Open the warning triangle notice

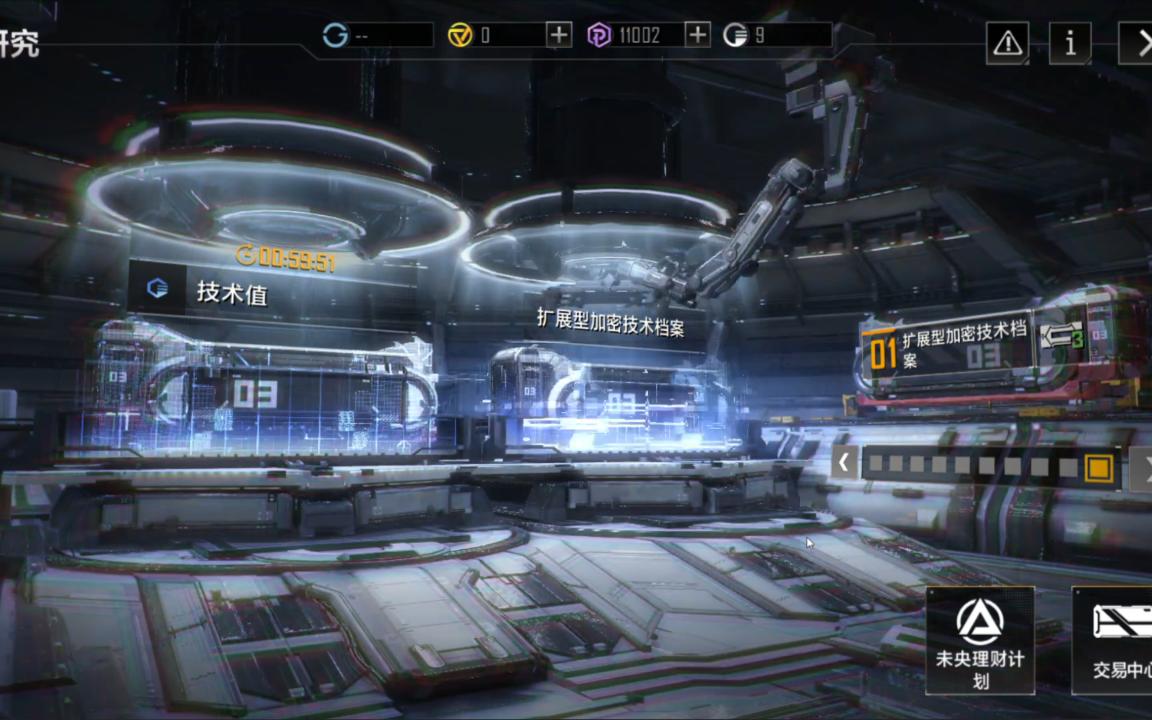[1007, 42]
